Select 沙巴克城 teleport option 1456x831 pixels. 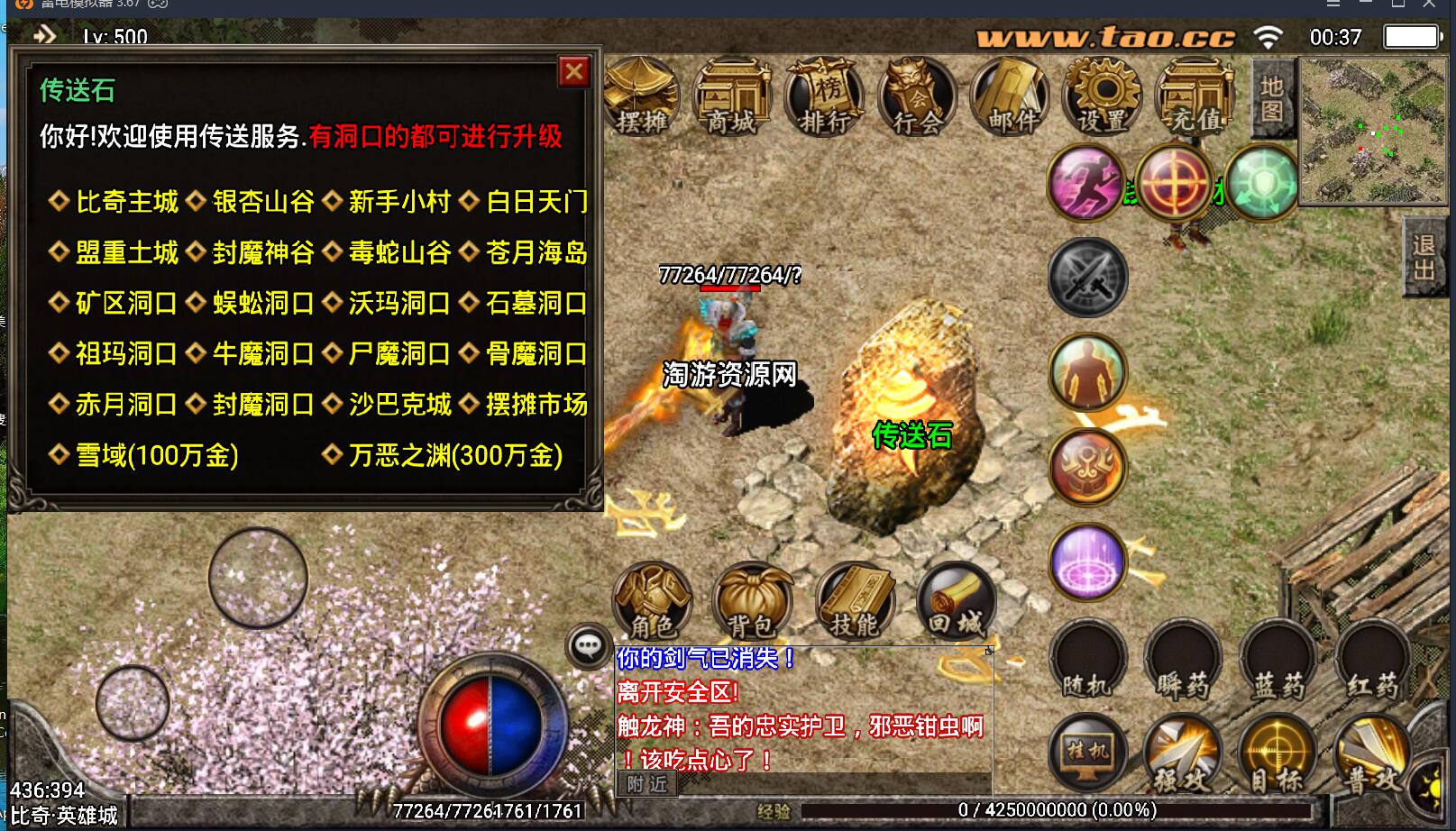click(399, 405)
